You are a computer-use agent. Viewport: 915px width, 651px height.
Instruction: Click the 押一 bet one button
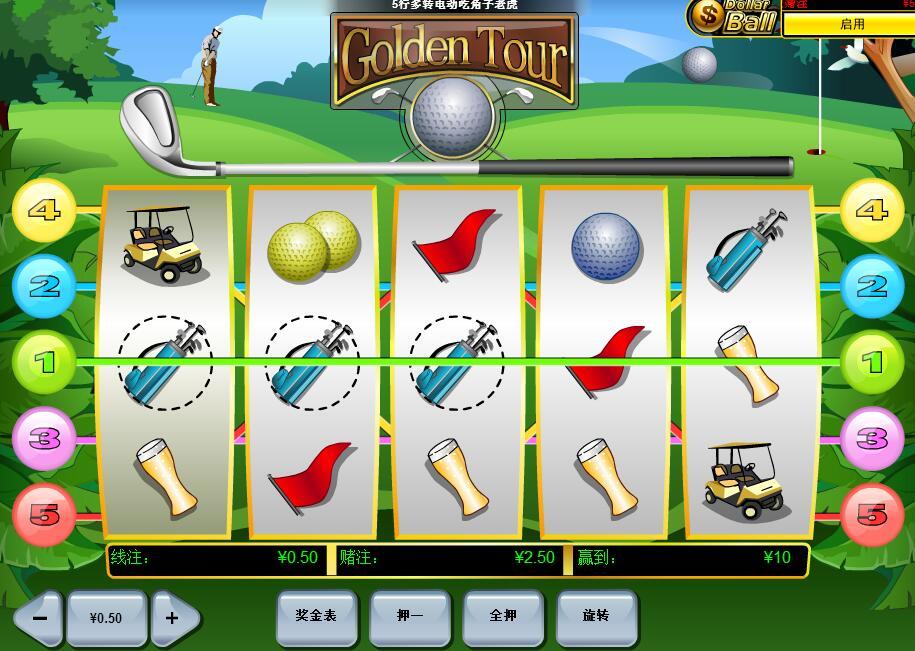410,616
